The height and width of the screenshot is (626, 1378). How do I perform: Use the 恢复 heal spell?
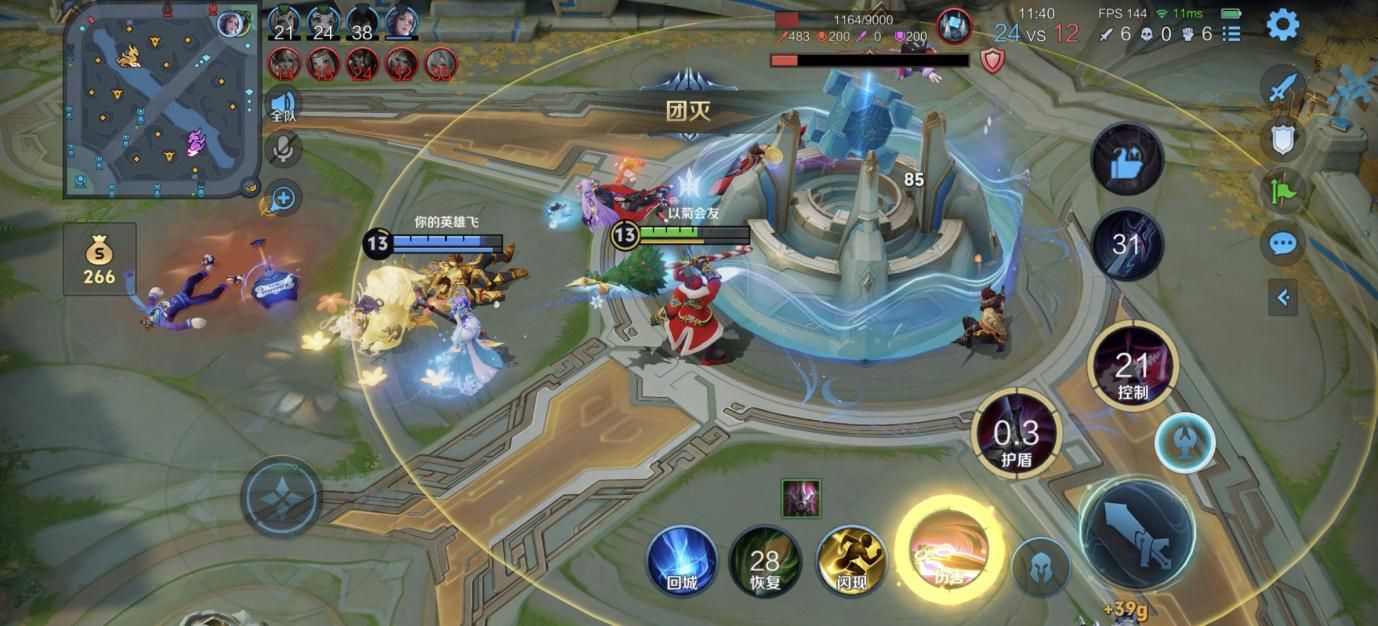[765, 562]
